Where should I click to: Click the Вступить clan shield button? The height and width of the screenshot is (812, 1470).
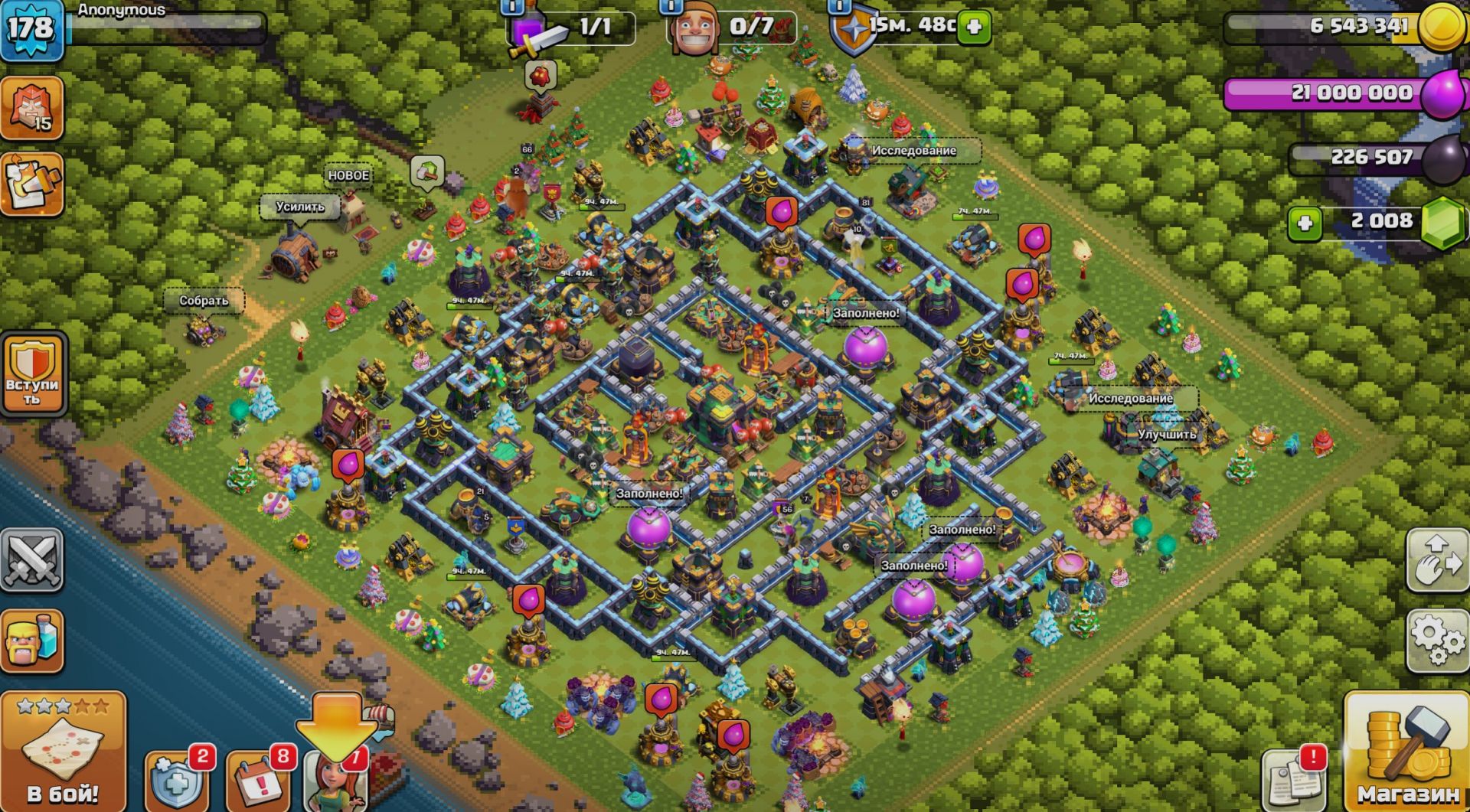click(33, 374)
